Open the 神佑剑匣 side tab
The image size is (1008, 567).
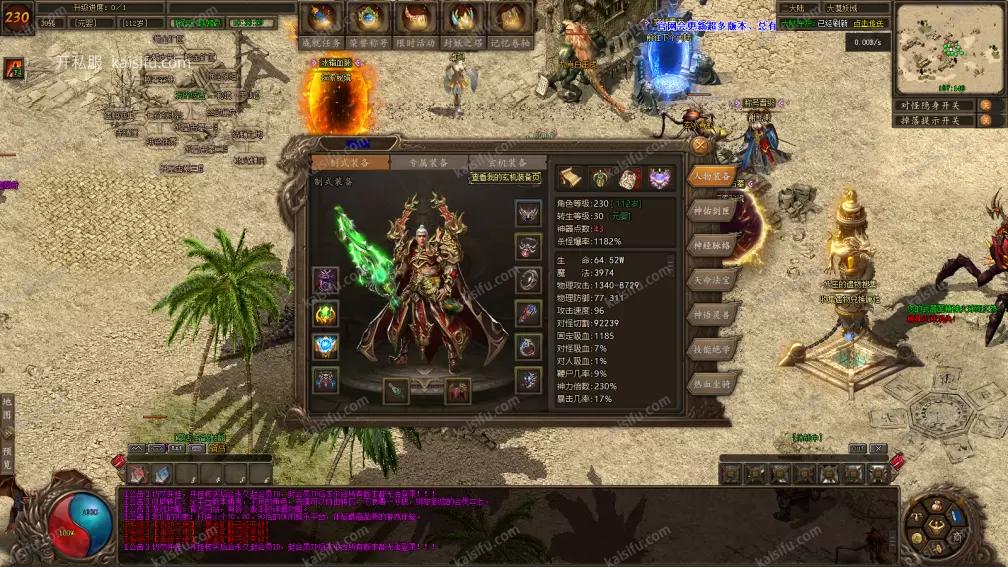tap(713, 210)
